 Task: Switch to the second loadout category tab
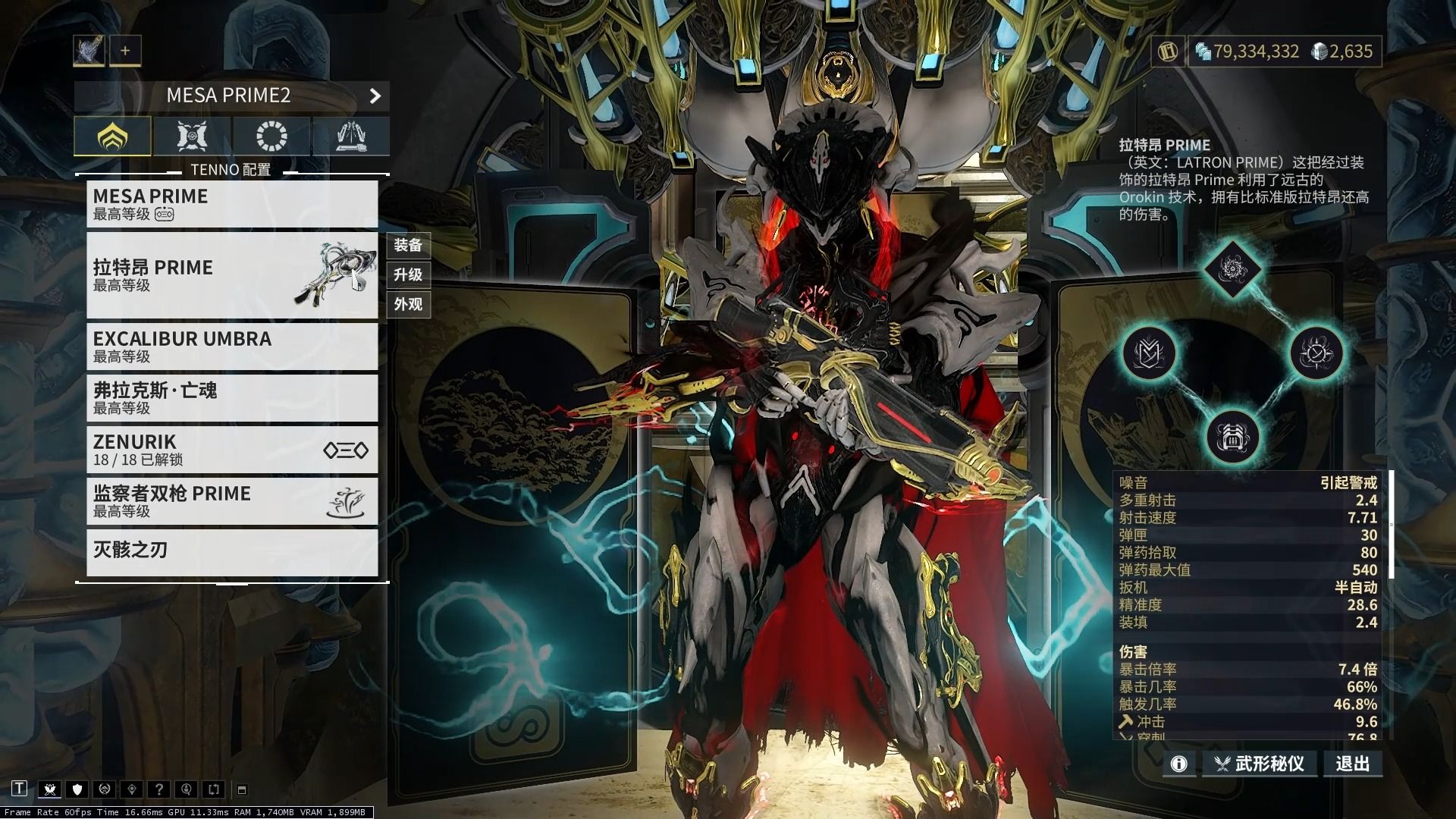(x=192, y=136)
